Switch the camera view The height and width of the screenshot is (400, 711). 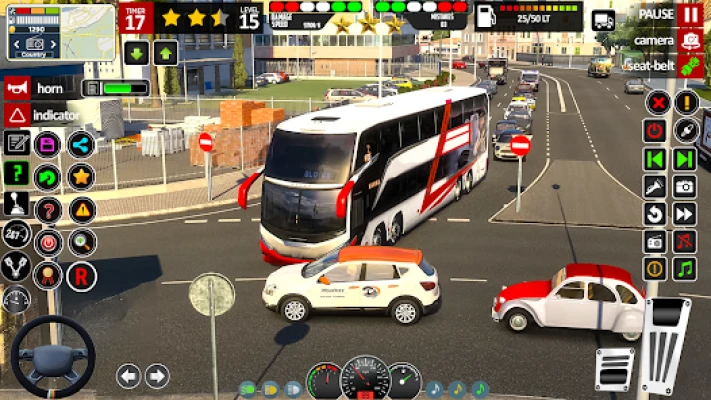tap(689, 40)
